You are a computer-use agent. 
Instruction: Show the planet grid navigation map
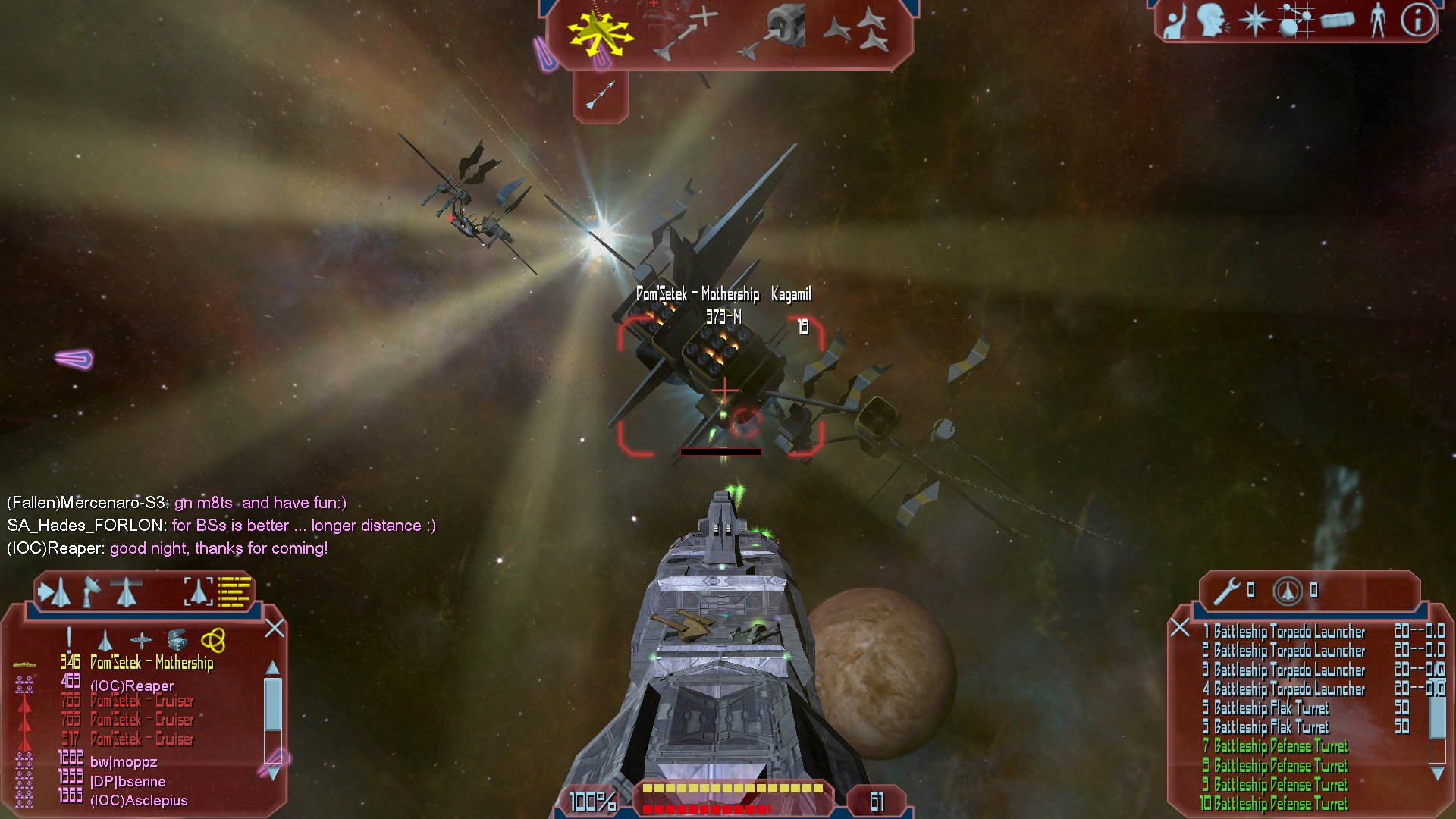point(1295,20)
